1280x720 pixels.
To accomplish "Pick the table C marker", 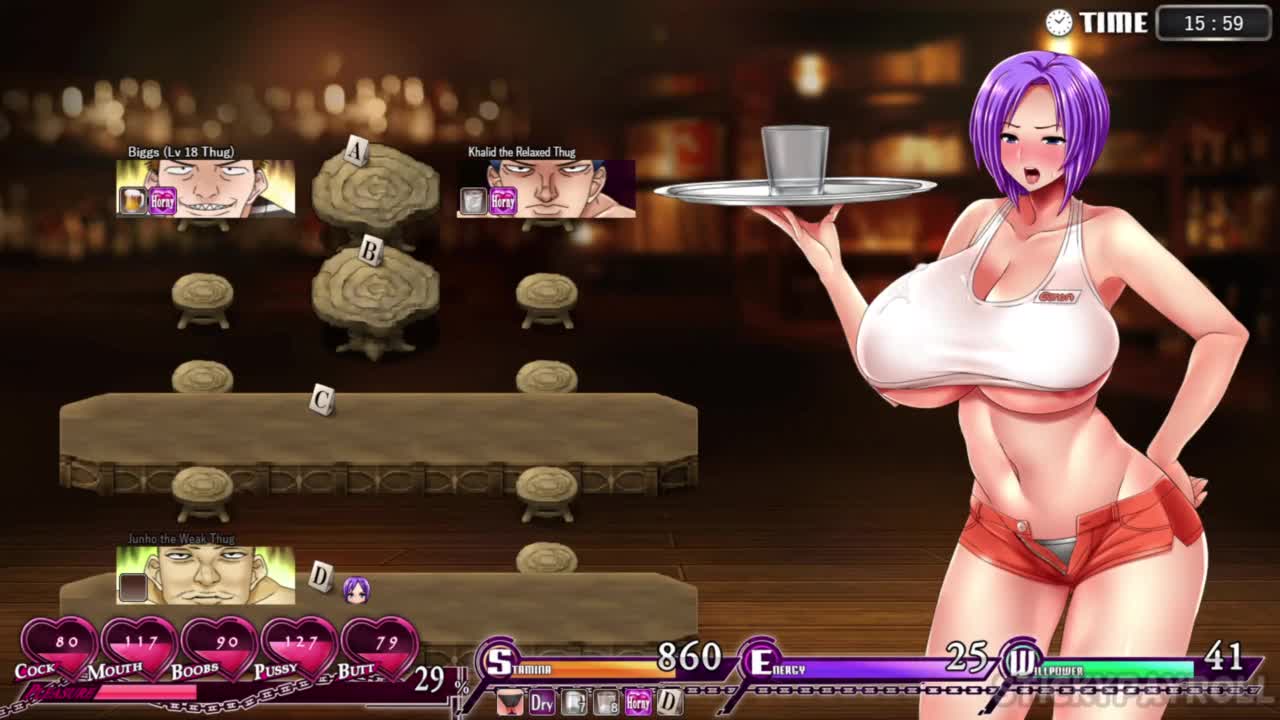I will [321, 400].
